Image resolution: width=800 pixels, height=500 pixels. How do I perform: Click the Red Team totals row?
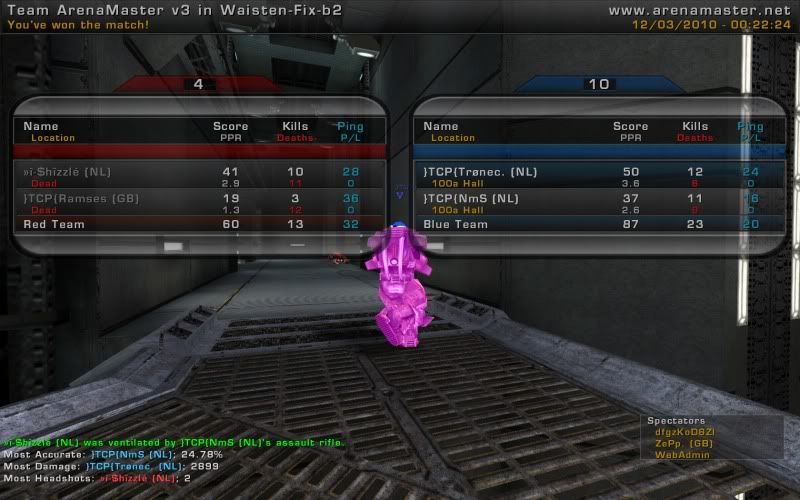[200, 225]
